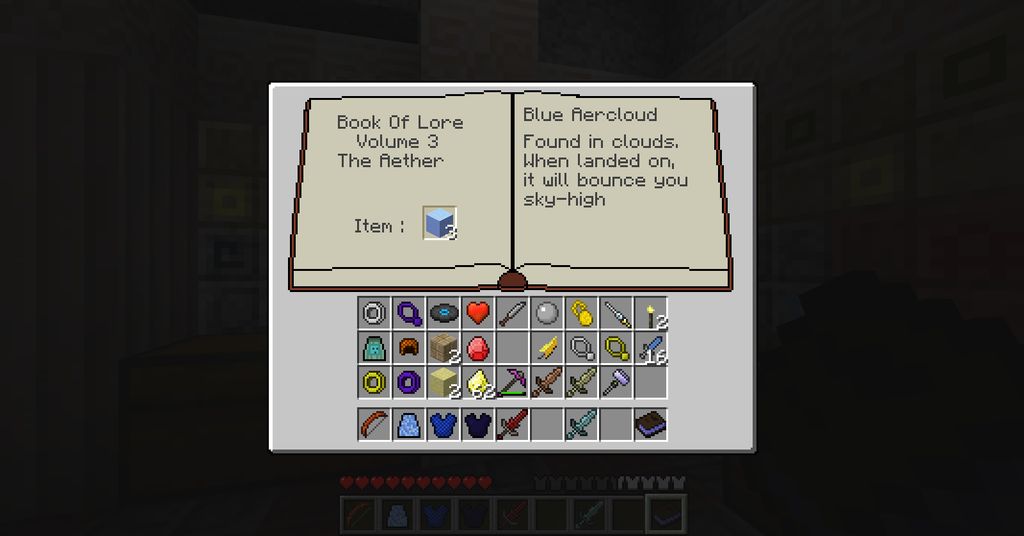Pick up the stack of two brick blocks
Screen dimensions: 1024x536
point(444,348)
